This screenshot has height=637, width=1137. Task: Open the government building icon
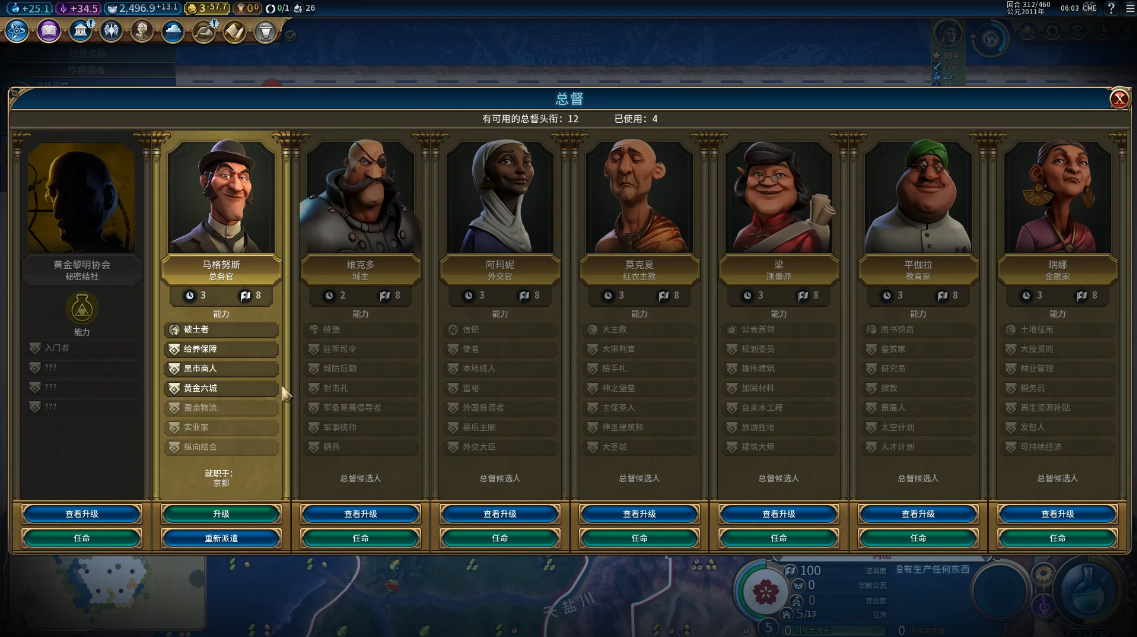81,31
